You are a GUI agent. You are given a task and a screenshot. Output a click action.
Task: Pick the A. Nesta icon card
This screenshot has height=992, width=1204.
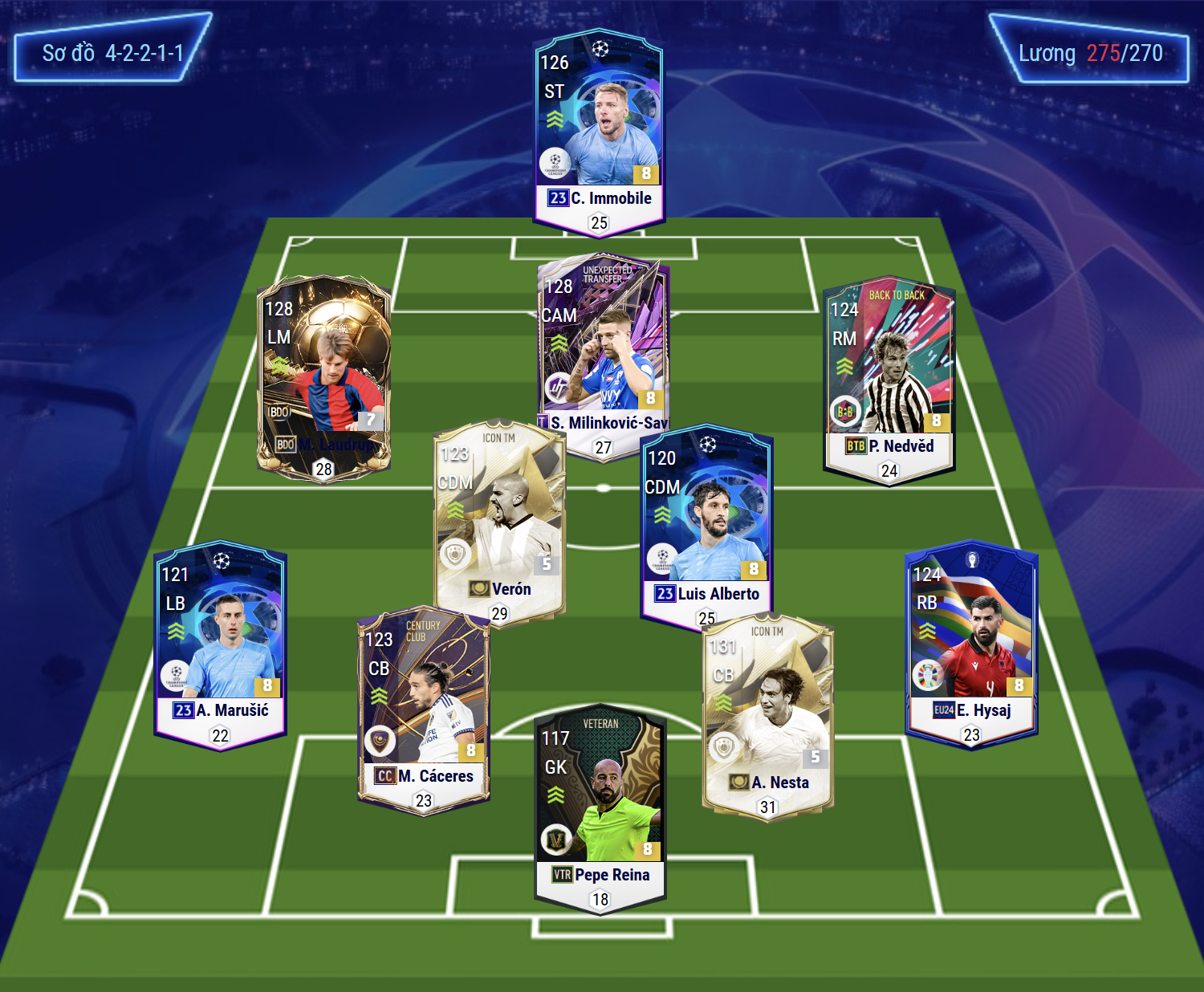(768, 714)
